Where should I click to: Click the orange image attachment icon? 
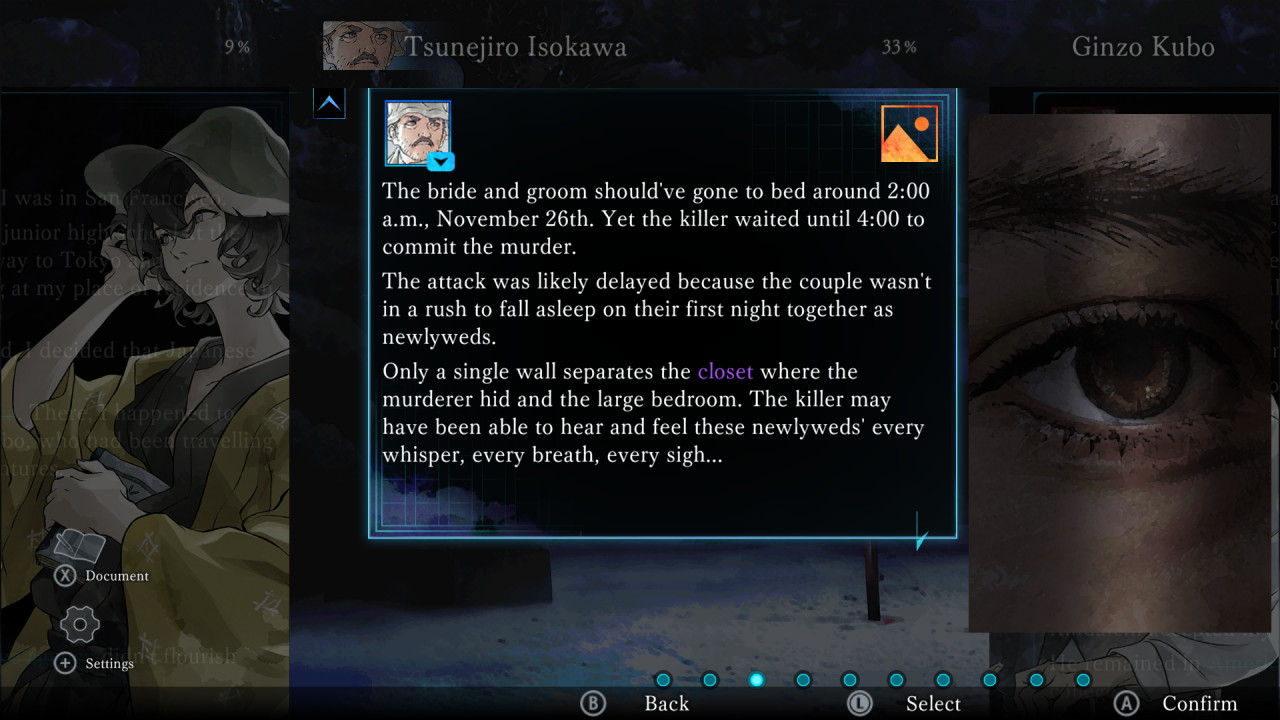(x=909, y=133)
